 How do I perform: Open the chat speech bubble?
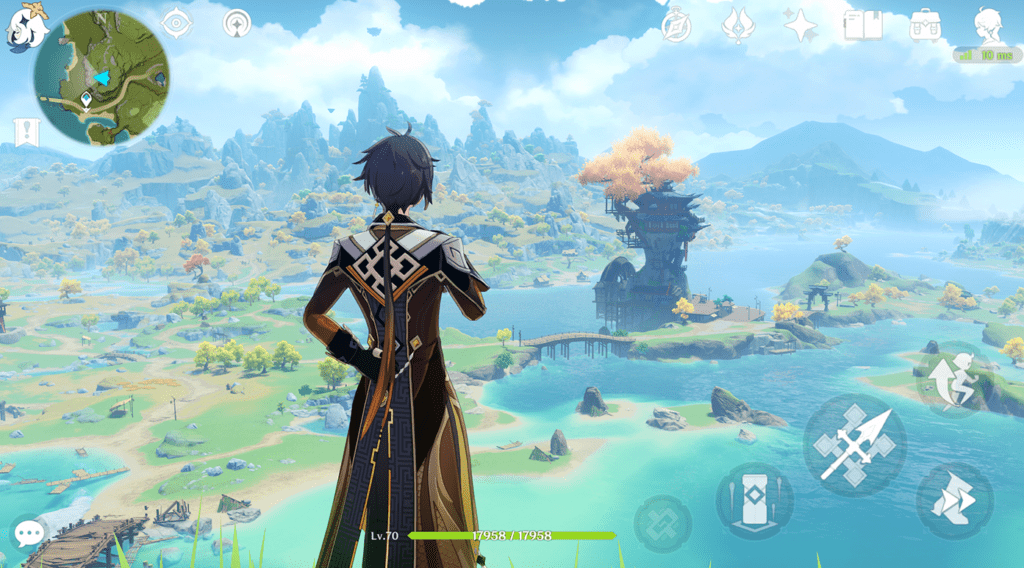point(28,532)
